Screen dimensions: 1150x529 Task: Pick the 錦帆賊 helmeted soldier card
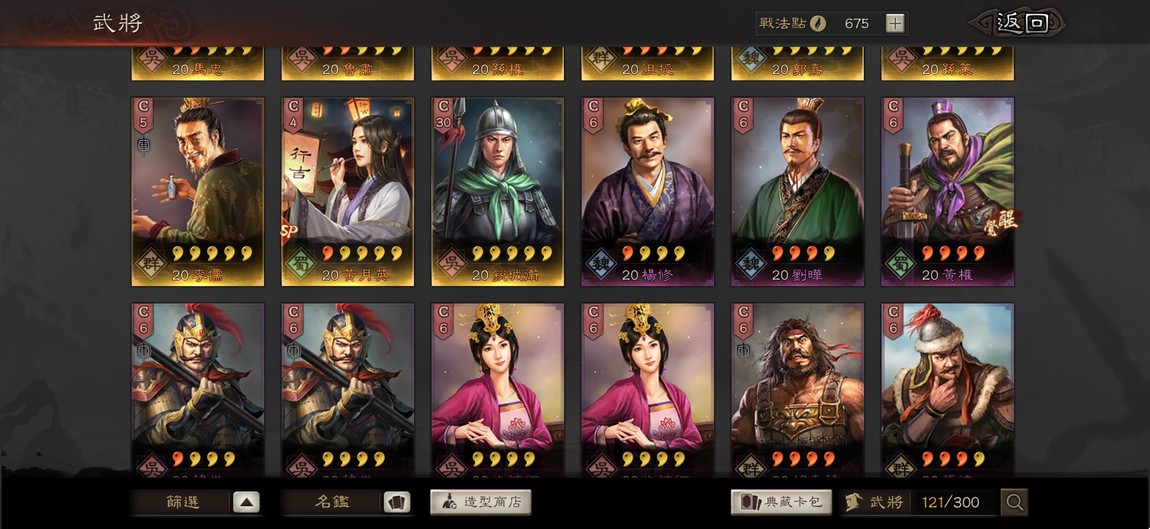(x=498, y=191)
